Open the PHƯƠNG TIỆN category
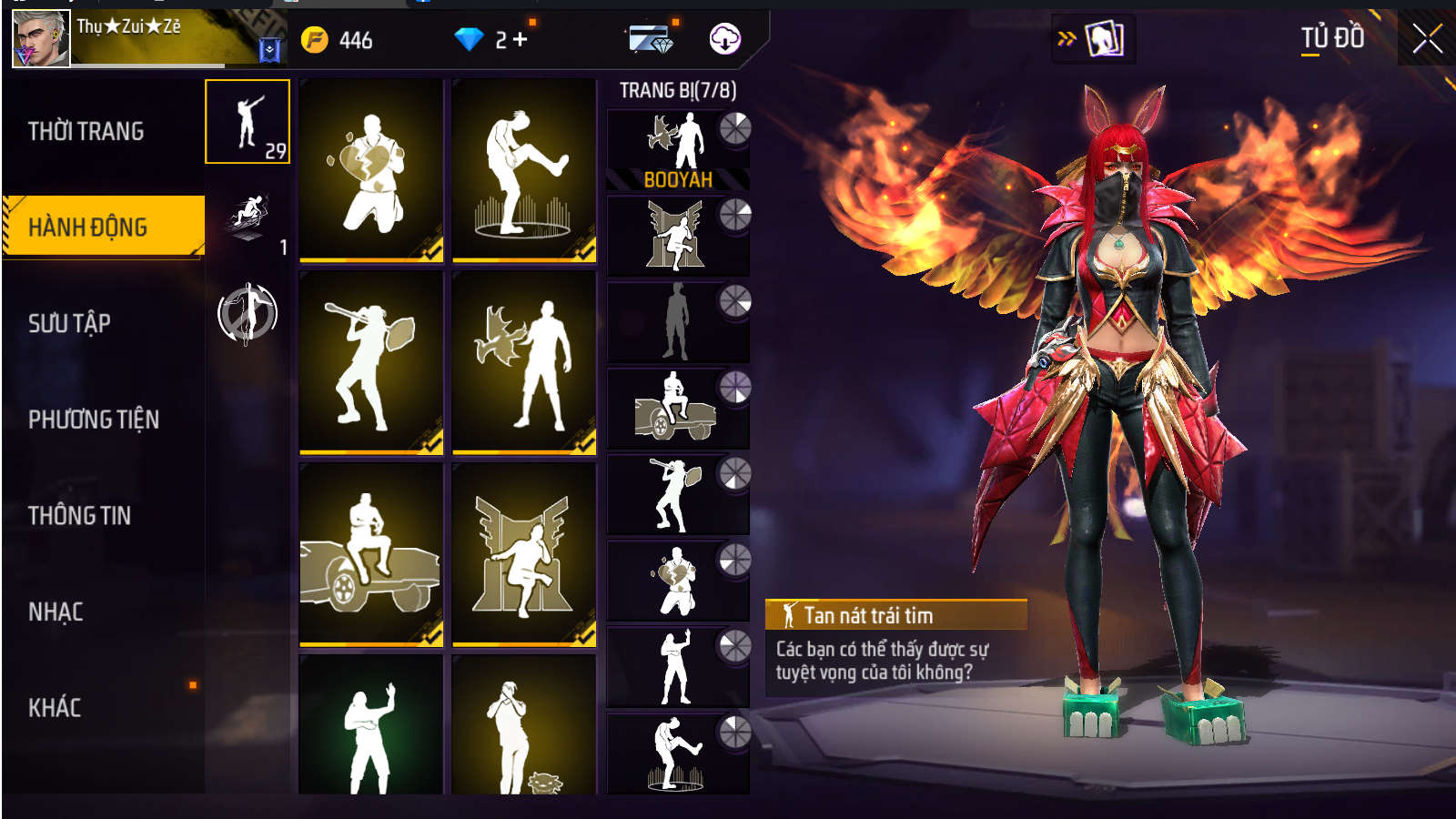 point(94,420)
